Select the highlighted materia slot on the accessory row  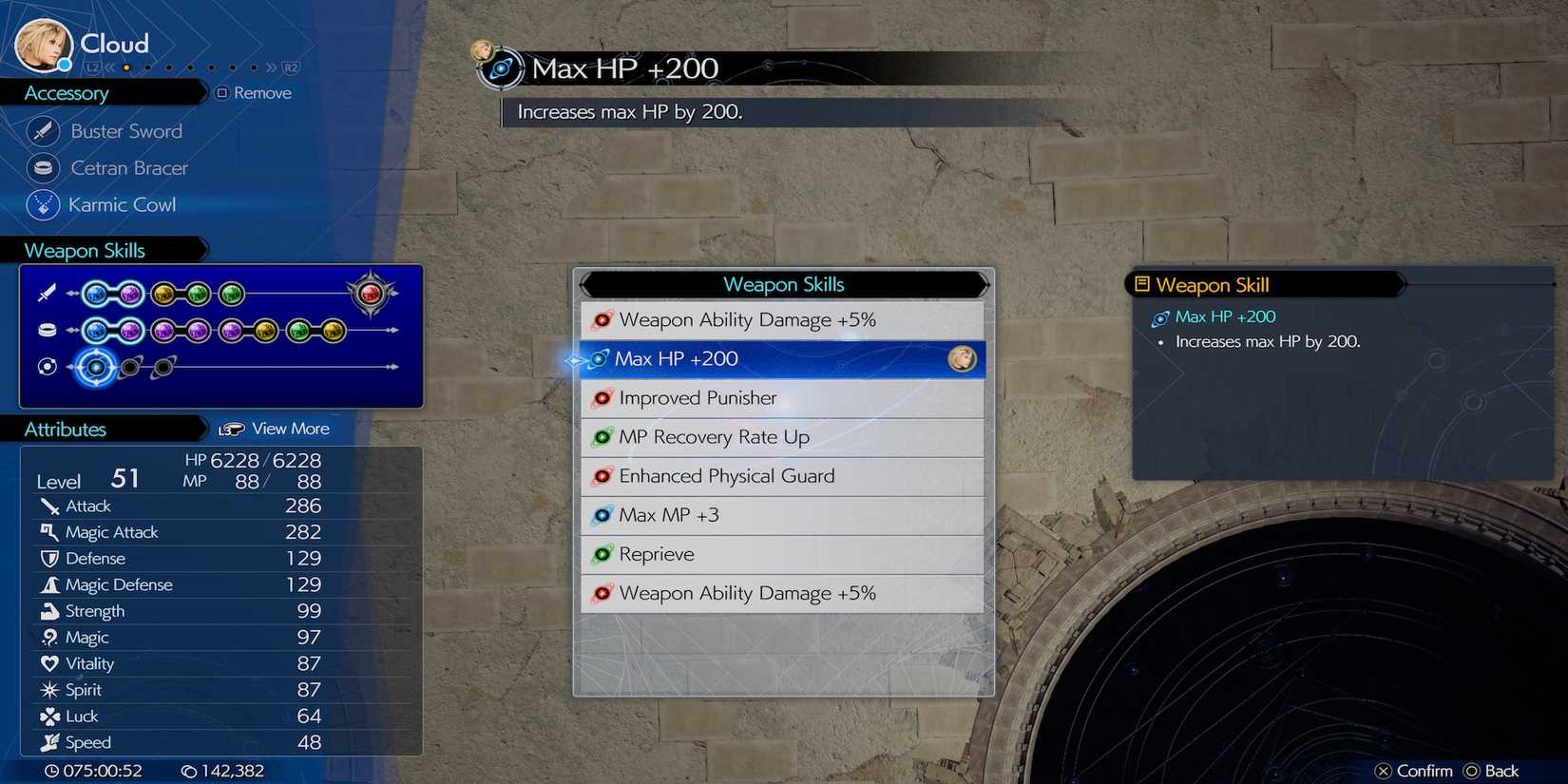click(x=96, y=367)
